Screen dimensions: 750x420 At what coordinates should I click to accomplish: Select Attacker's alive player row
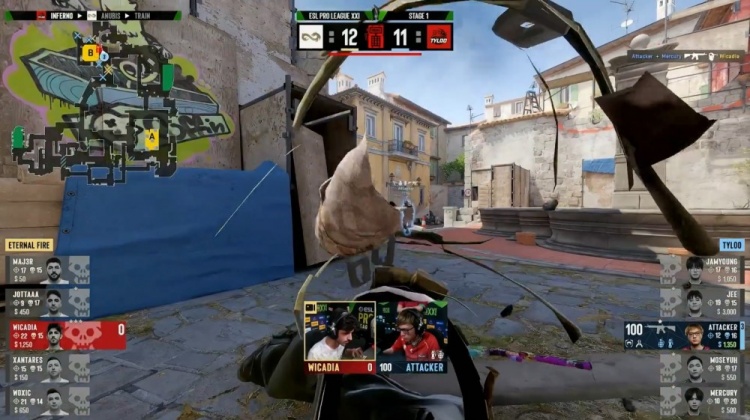coord(685,335)
